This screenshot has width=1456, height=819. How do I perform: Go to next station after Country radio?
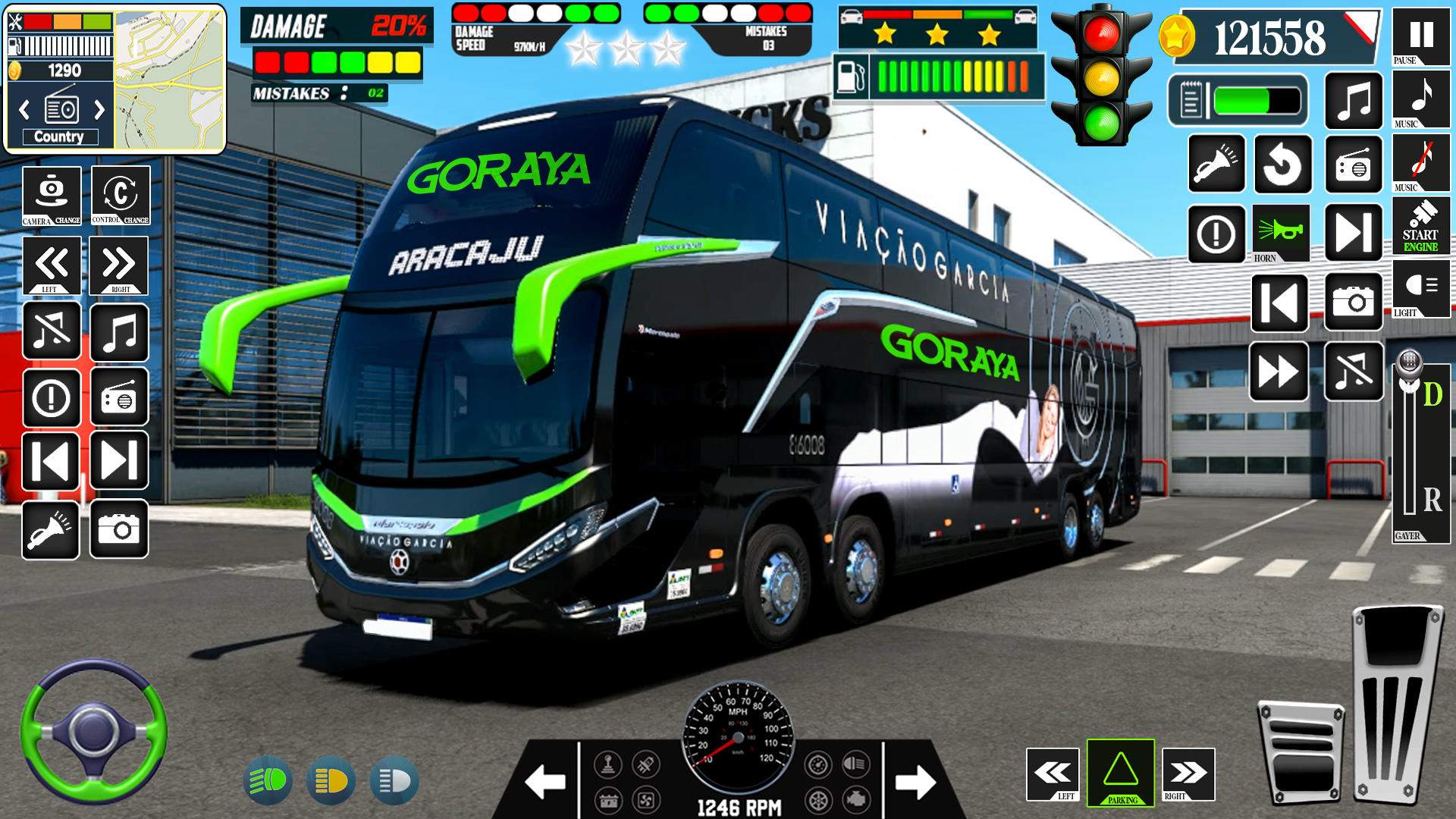(x=99, y=111)
